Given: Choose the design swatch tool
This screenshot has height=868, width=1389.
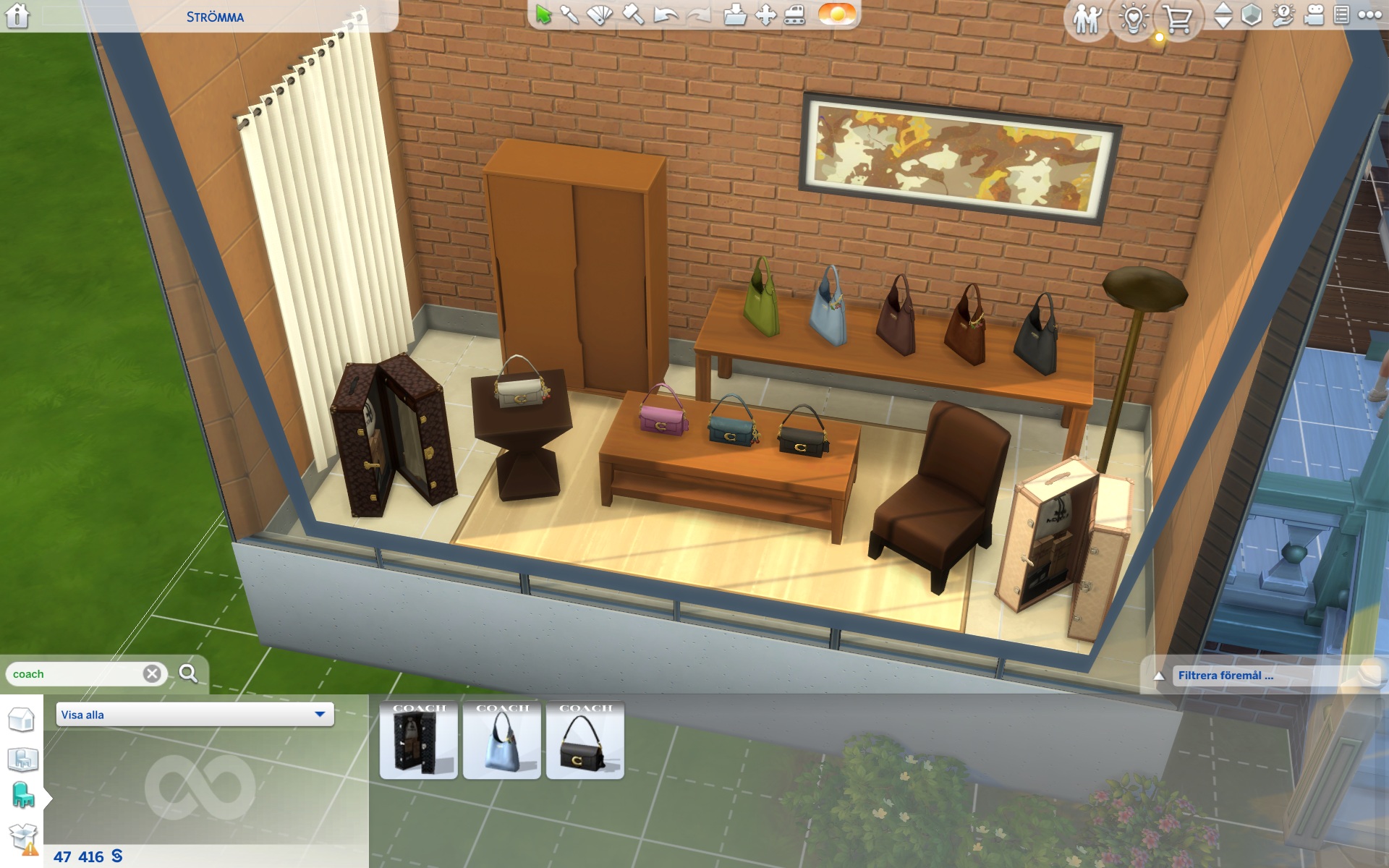Looking at the screenshot, I should pyautogui.click(x=600, y=14).
